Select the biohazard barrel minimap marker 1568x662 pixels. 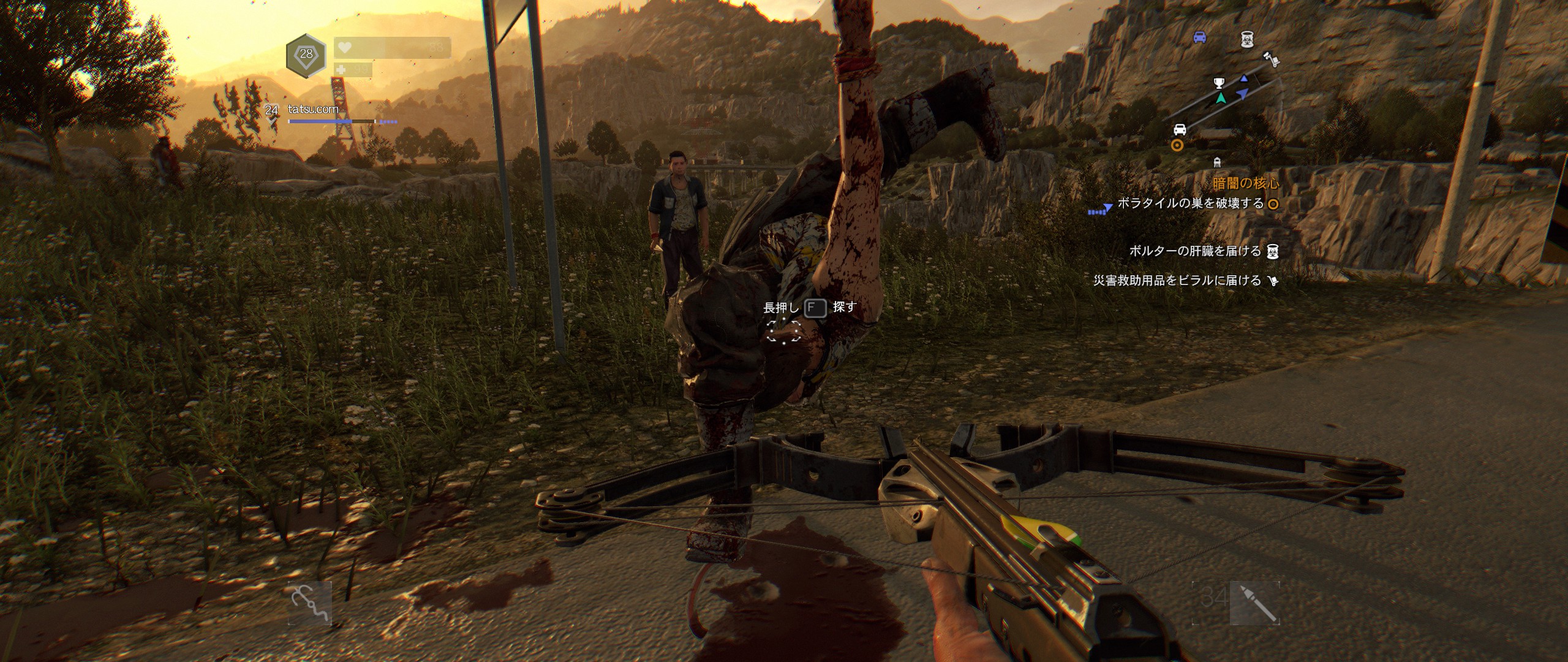(1247, 39)
